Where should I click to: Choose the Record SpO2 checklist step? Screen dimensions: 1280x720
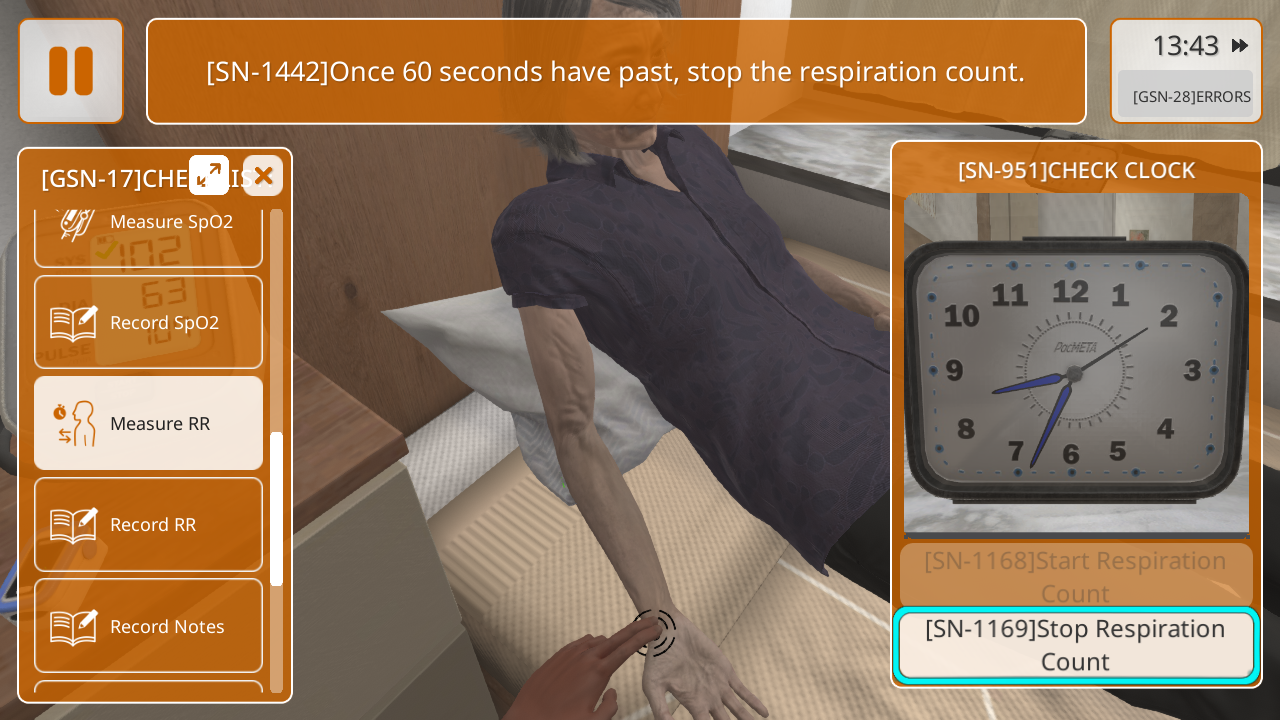148,322
